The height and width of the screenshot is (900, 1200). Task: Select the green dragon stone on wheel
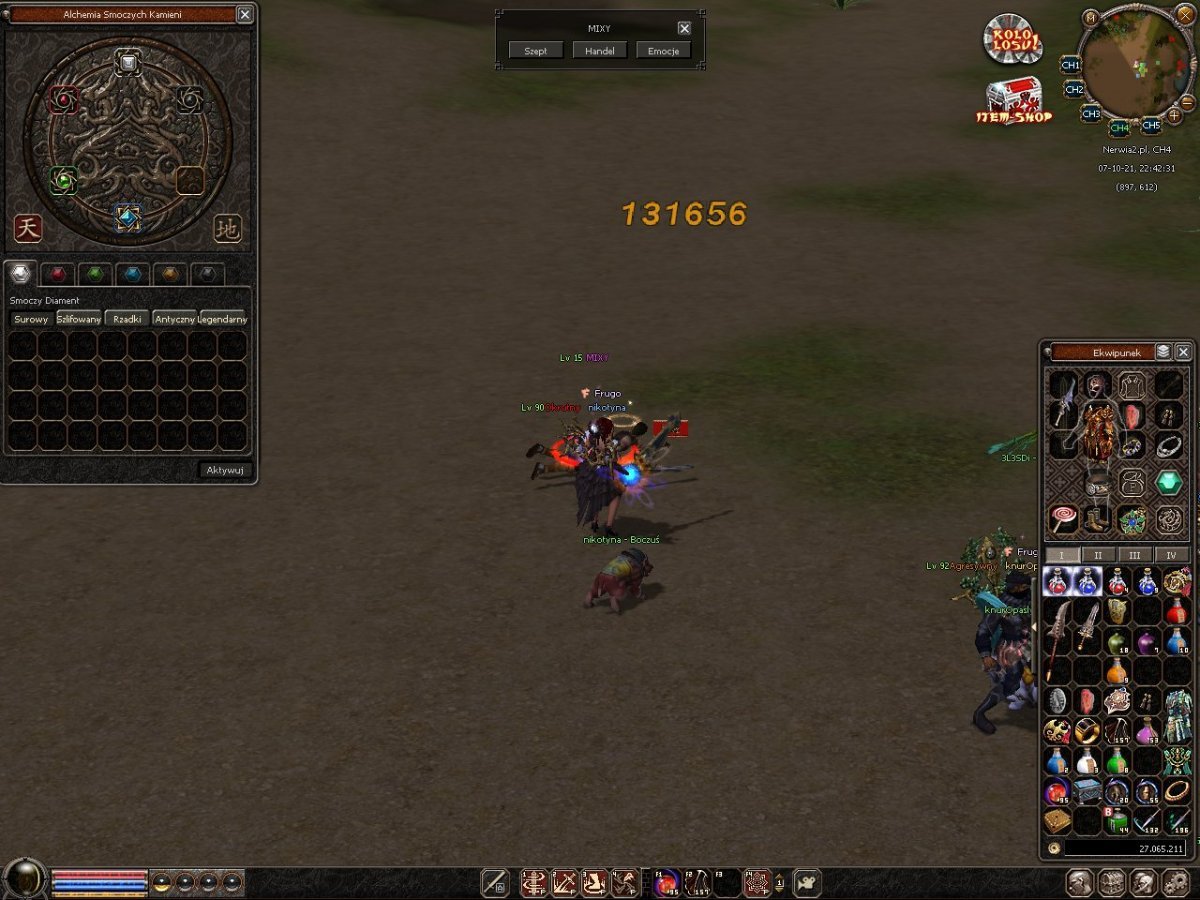pos(63,180)
